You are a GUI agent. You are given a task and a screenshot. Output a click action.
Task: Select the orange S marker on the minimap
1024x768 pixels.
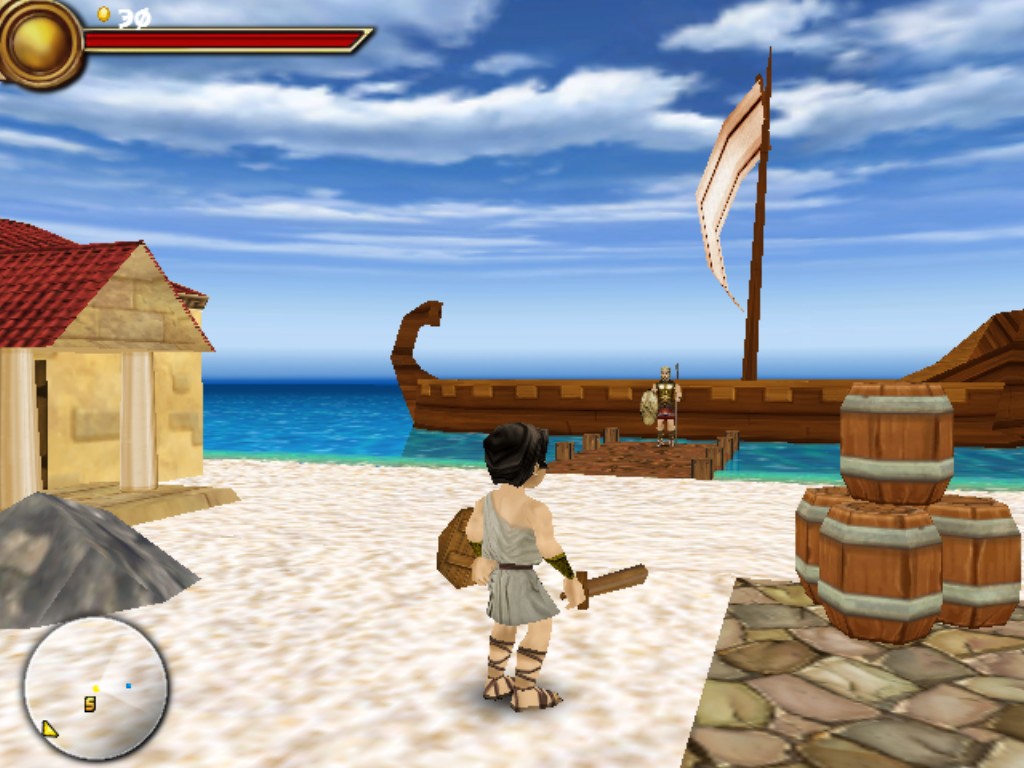90,704
